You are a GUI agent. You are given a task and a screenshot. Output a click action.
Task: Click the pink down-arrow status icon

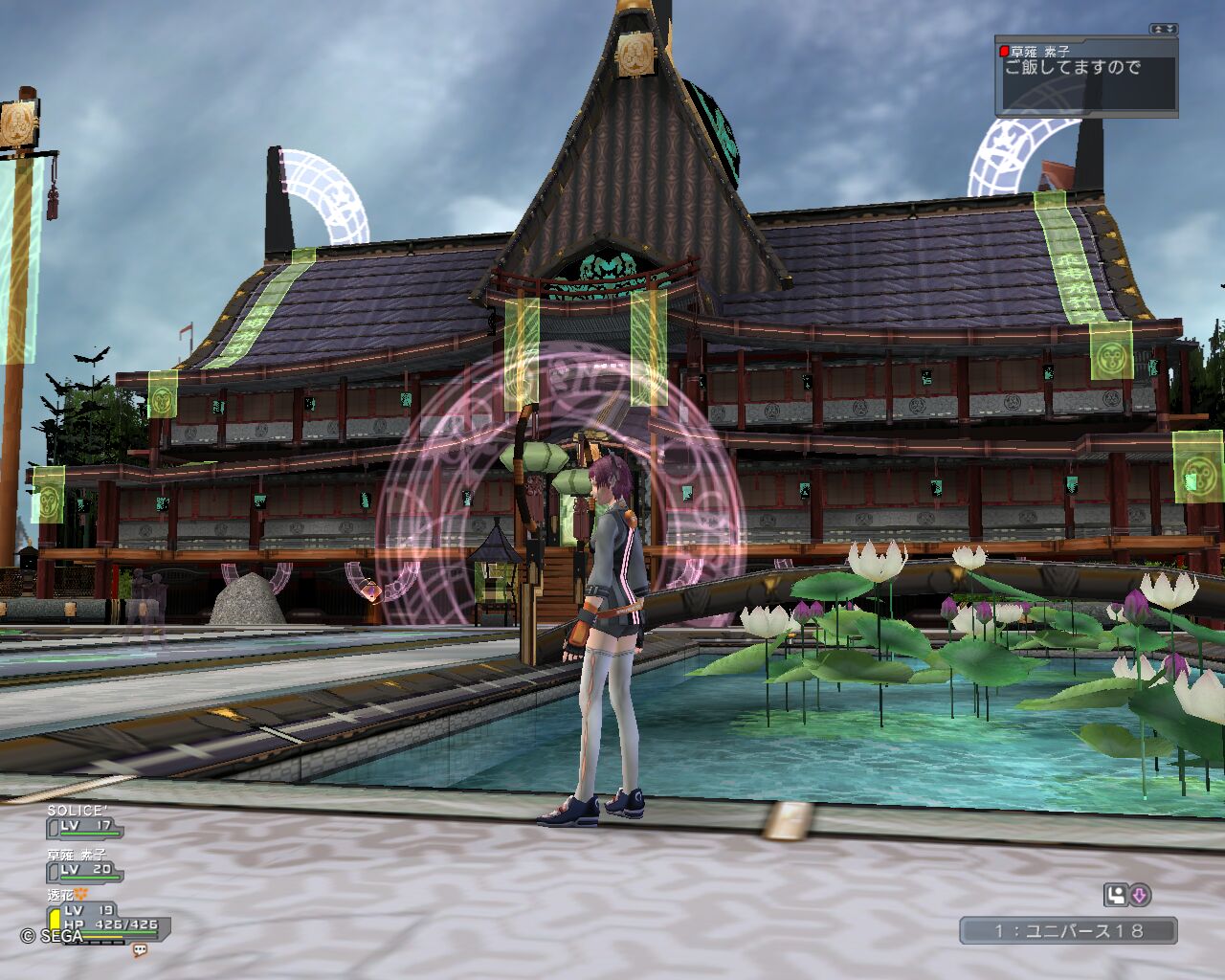click(1139, 896)
